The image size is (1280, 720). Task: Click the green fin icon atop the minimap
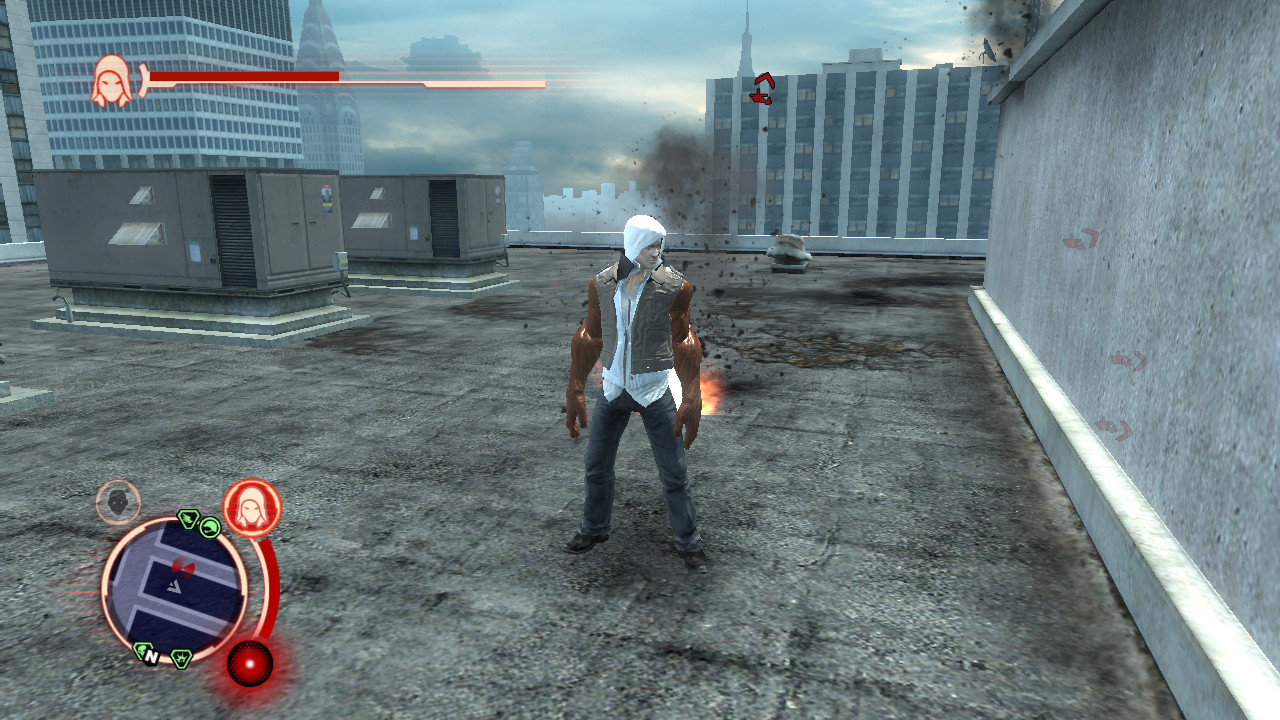pyautogui.click(x=210, y=528)
